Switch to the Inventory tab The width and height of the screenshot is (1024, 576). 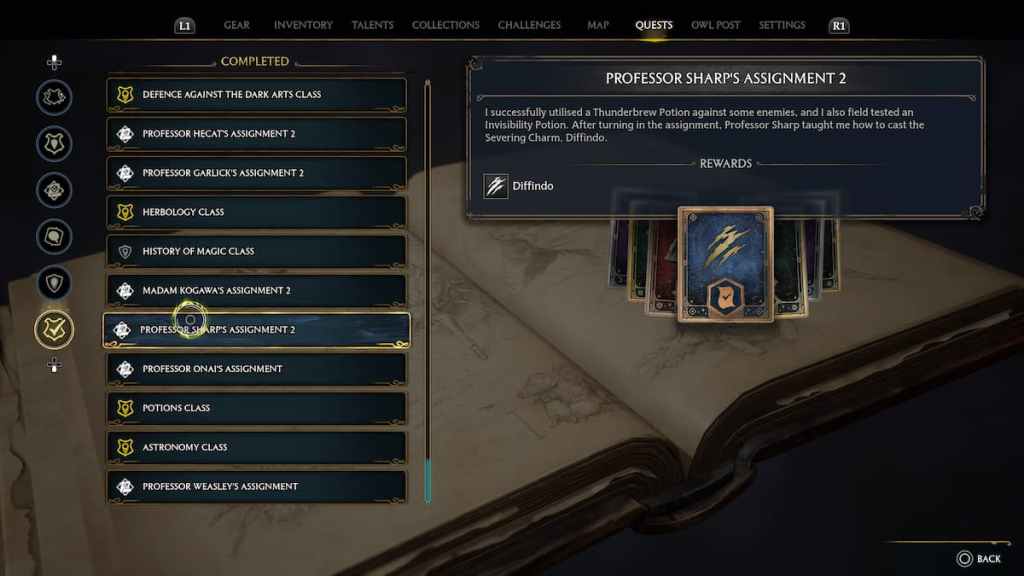(x=303, y=25)
